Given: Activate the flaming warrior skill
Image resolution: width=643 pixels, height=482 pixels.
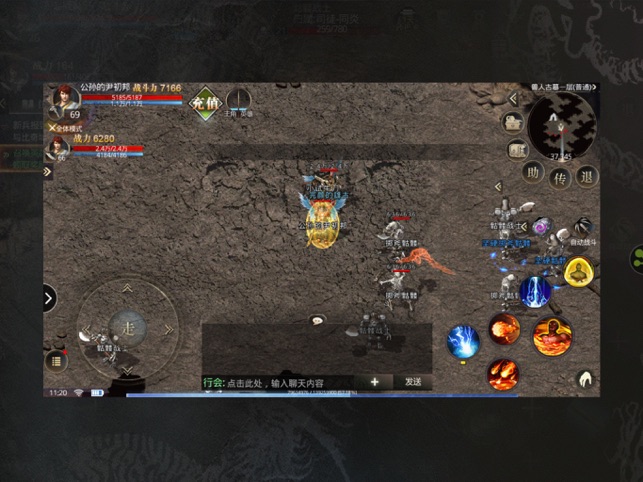Looking at the screenshot, I should [x=550, y=336].
